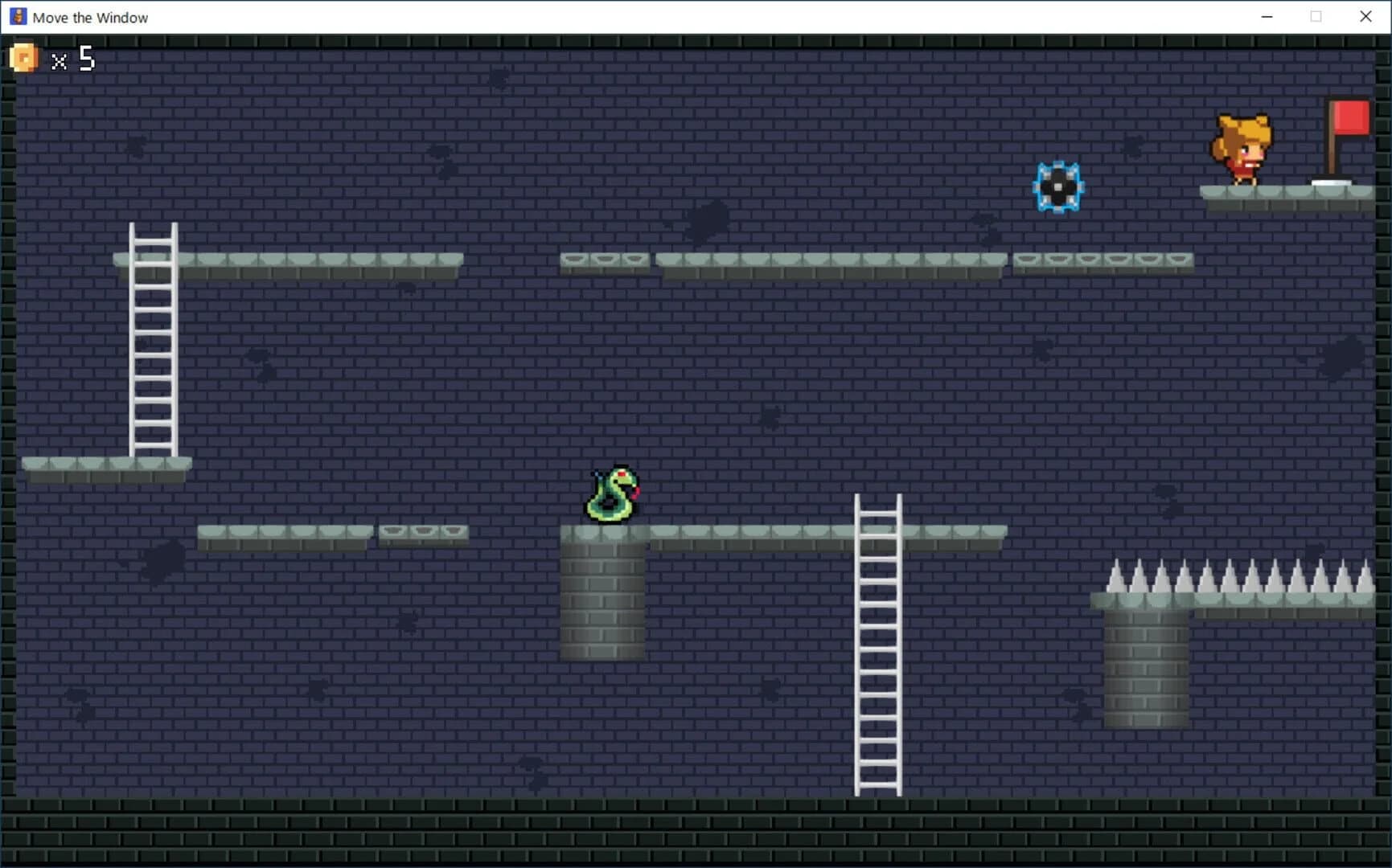Screen dimensions: 1392x868
Task: Maximize the game window
Action: click(x=1316, y=16)
